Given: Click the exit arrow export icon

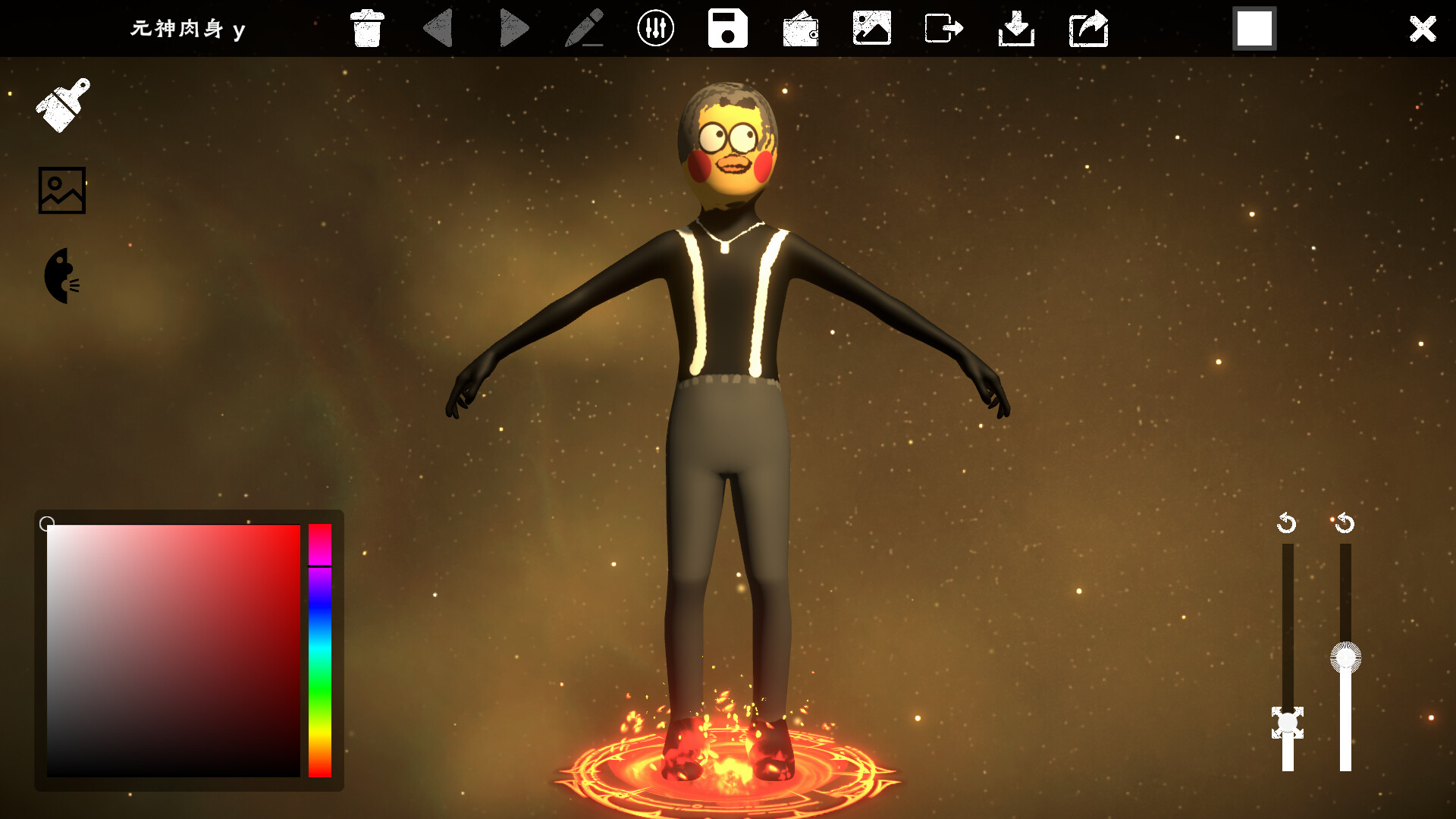Looking at the screenshot, I should click(x=943, y=29).
